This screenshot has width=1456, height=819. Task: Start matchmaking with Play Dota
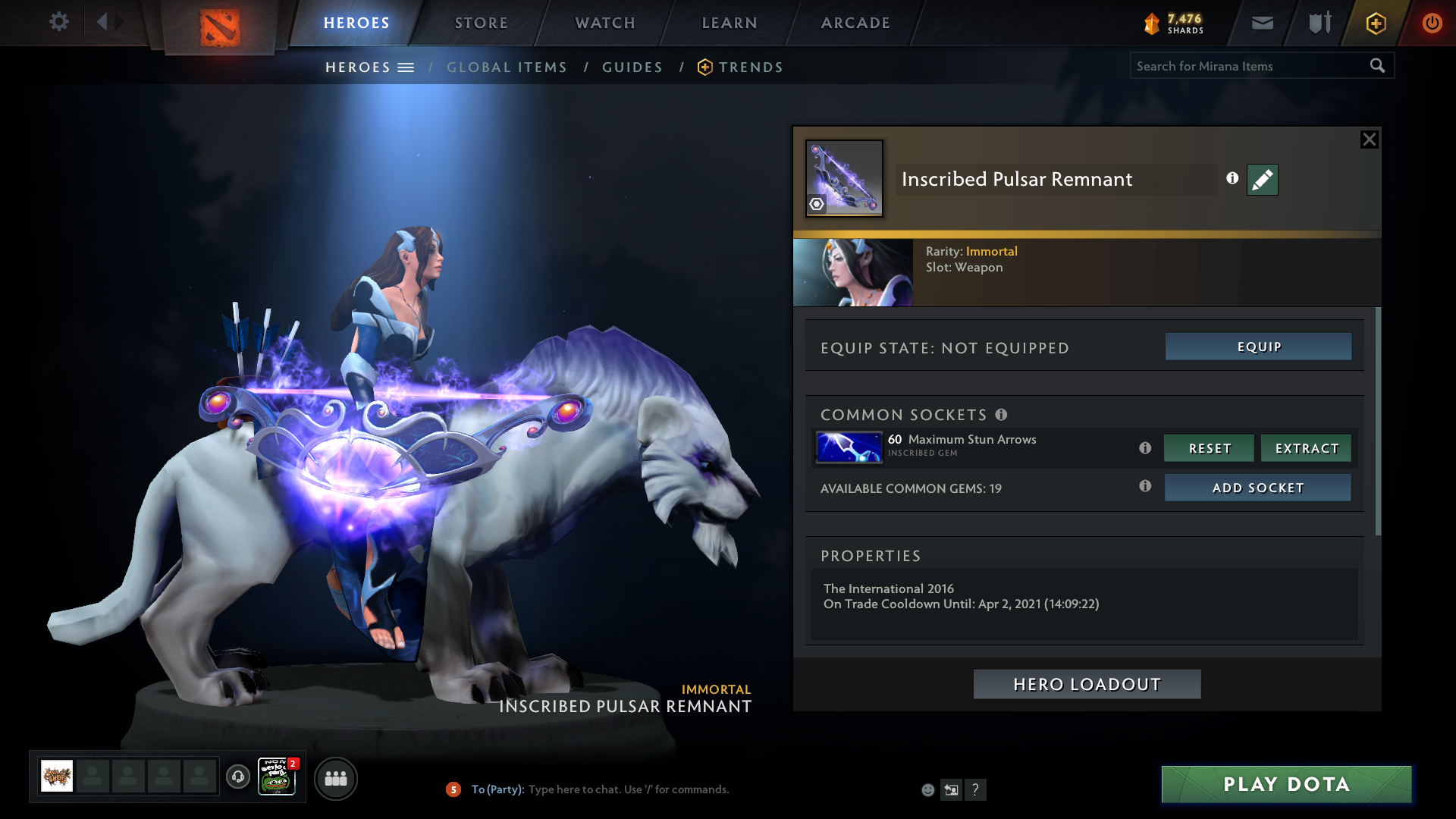coord(1286,784)
